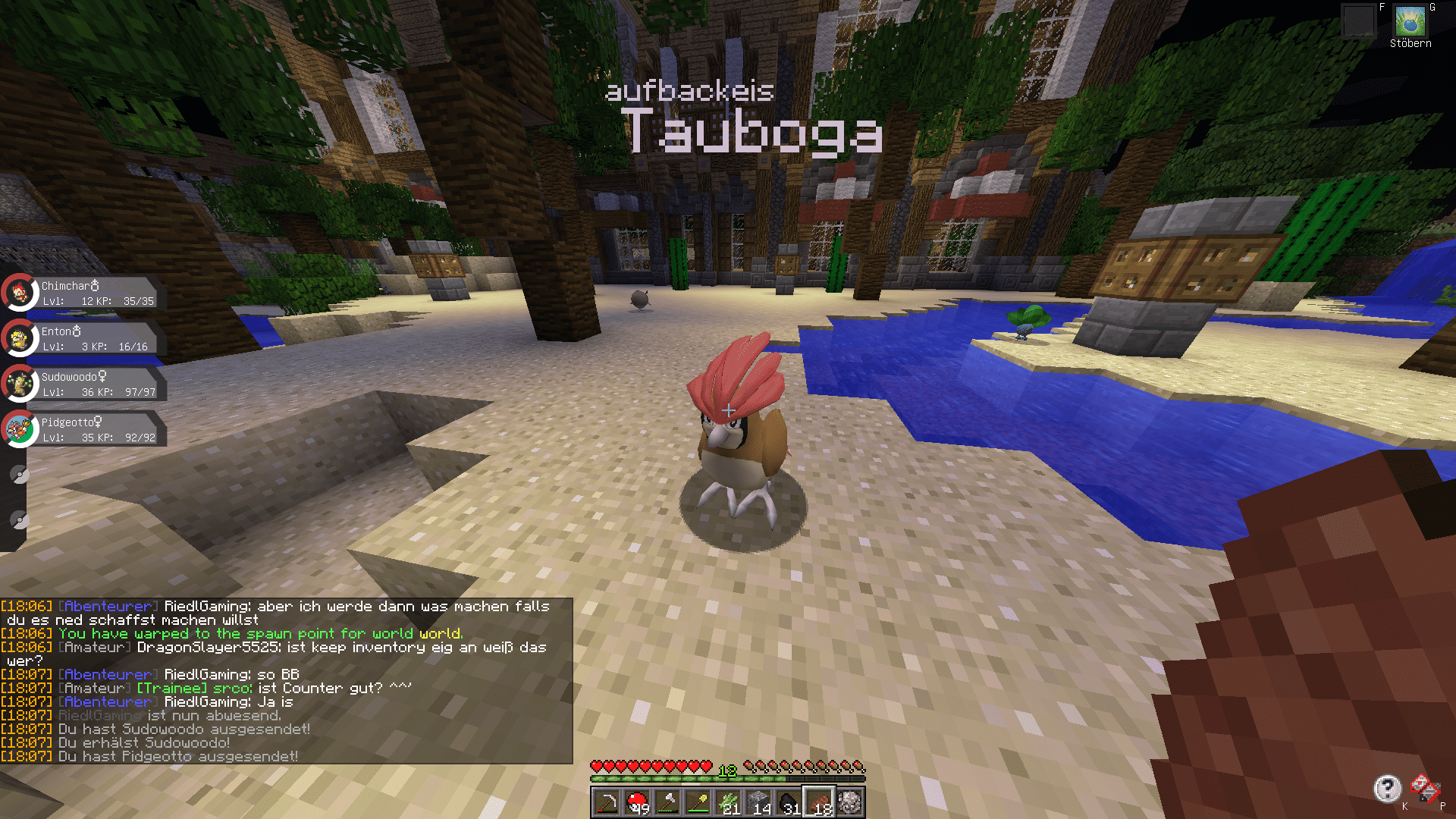Select the Pidgeotto party slot
1456x819 pixels.
pos(82,430)
